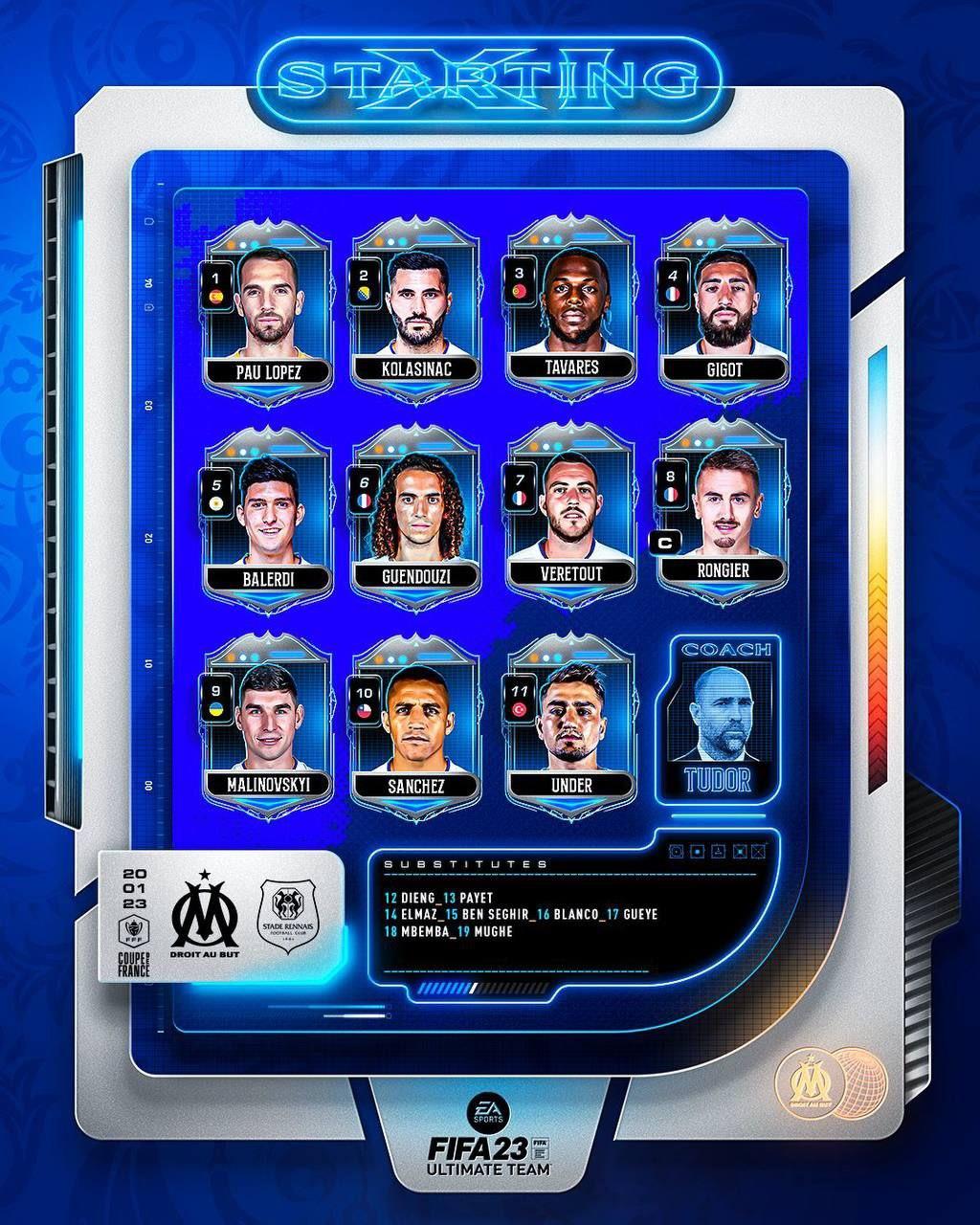The width and height of the screenshot is (980, 1225).
Task: Open the Malinovskyi player card
Action: [268, 727]
